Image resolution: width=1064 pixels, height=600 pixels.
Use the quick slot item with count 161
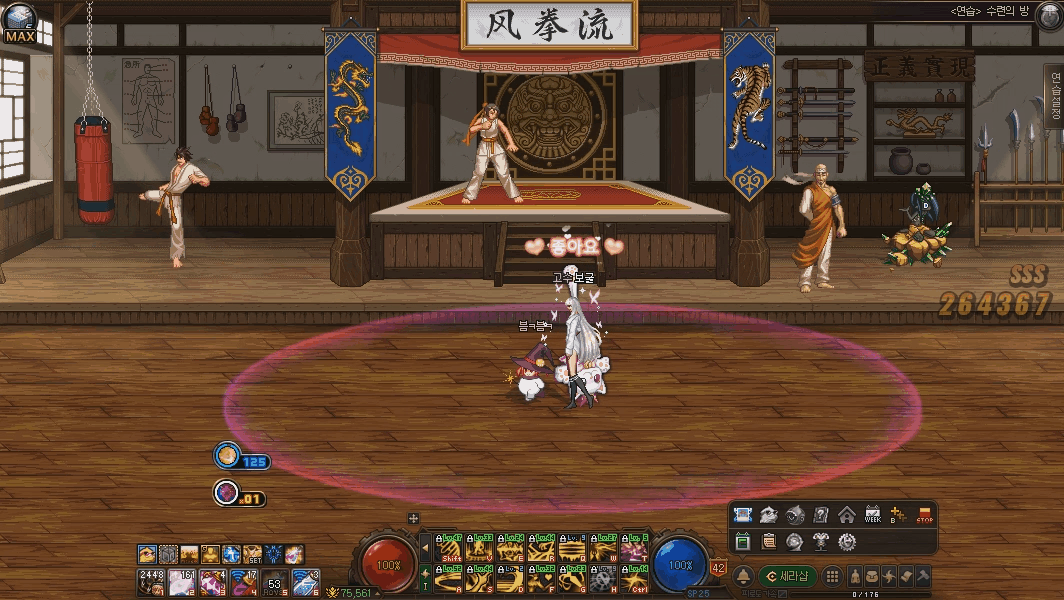point(181,581)
